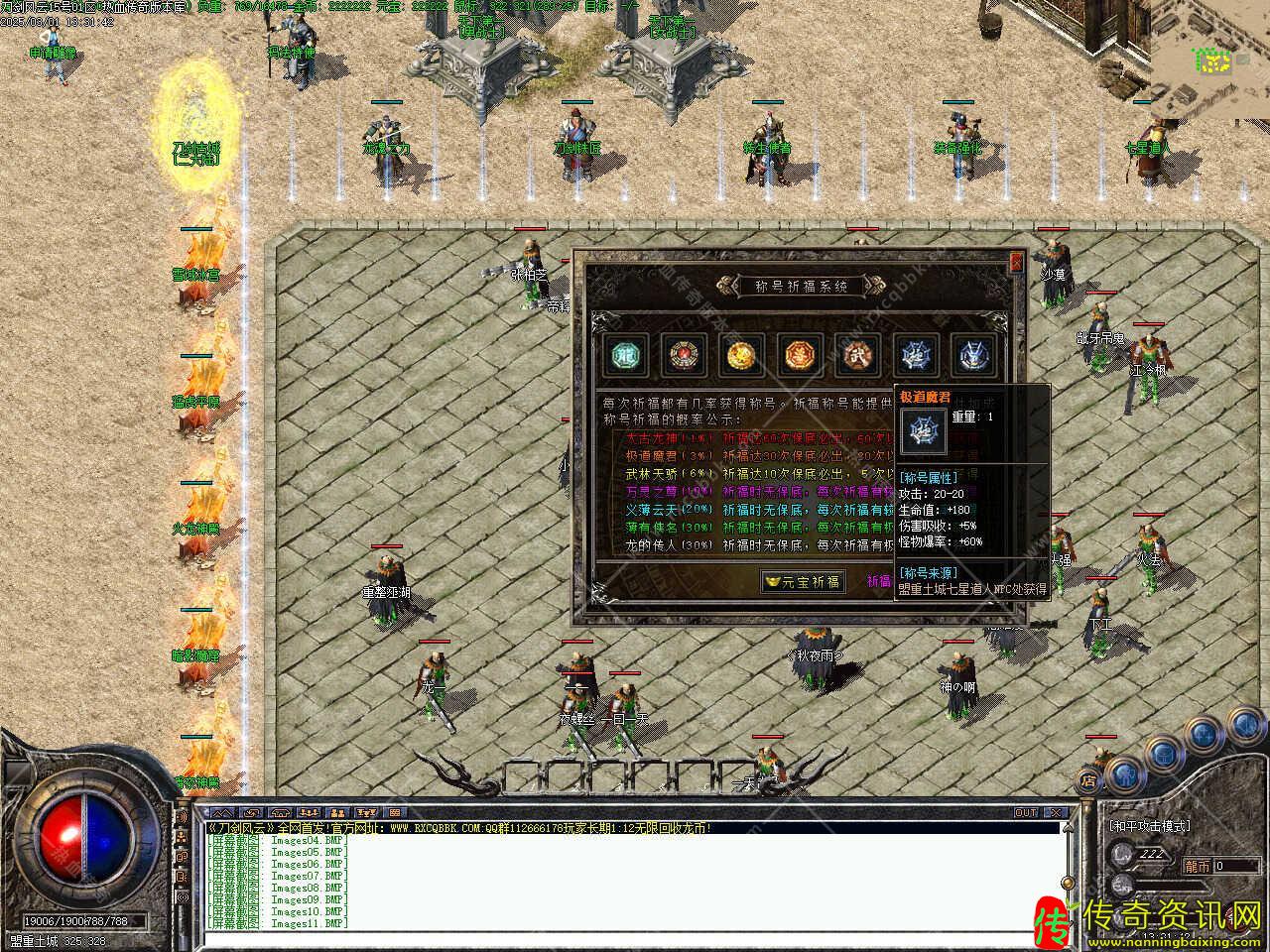Screen dimensions: 1270x952
Task: Open the 店 shop button
Action: (x=1088, y=780)
